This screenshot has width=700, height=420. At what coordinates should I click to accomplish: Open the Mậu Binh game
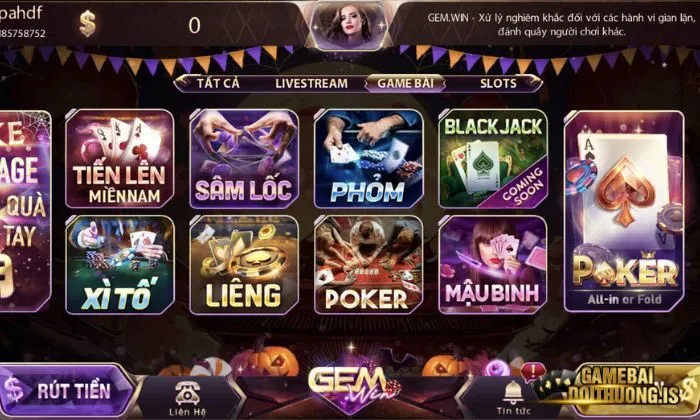click(x=493, y=265)
